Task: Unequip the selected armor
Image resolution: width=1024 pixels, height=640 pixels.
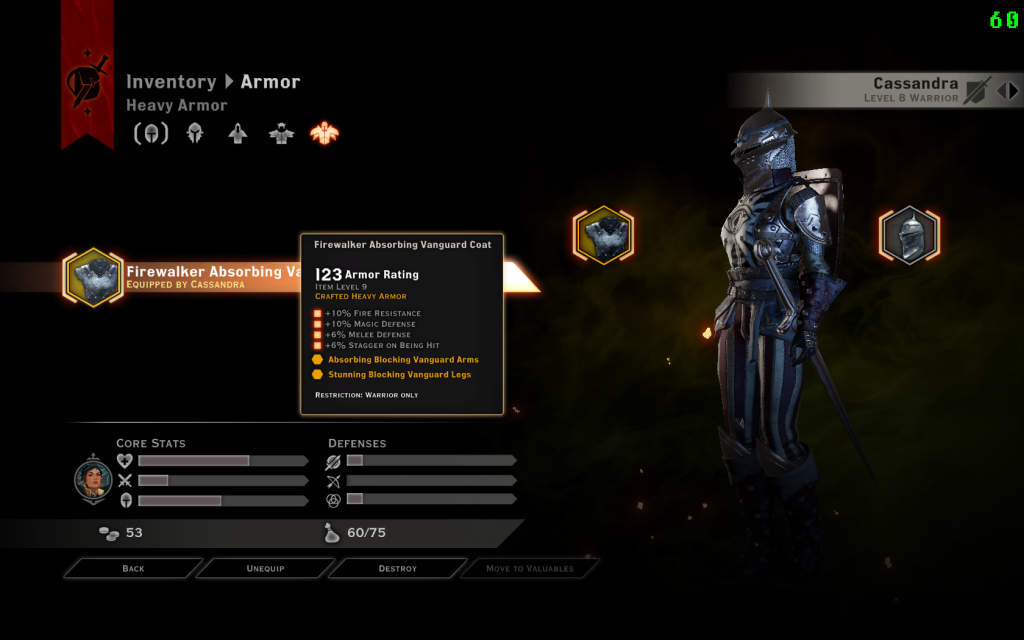Action: tap(265, 568)
